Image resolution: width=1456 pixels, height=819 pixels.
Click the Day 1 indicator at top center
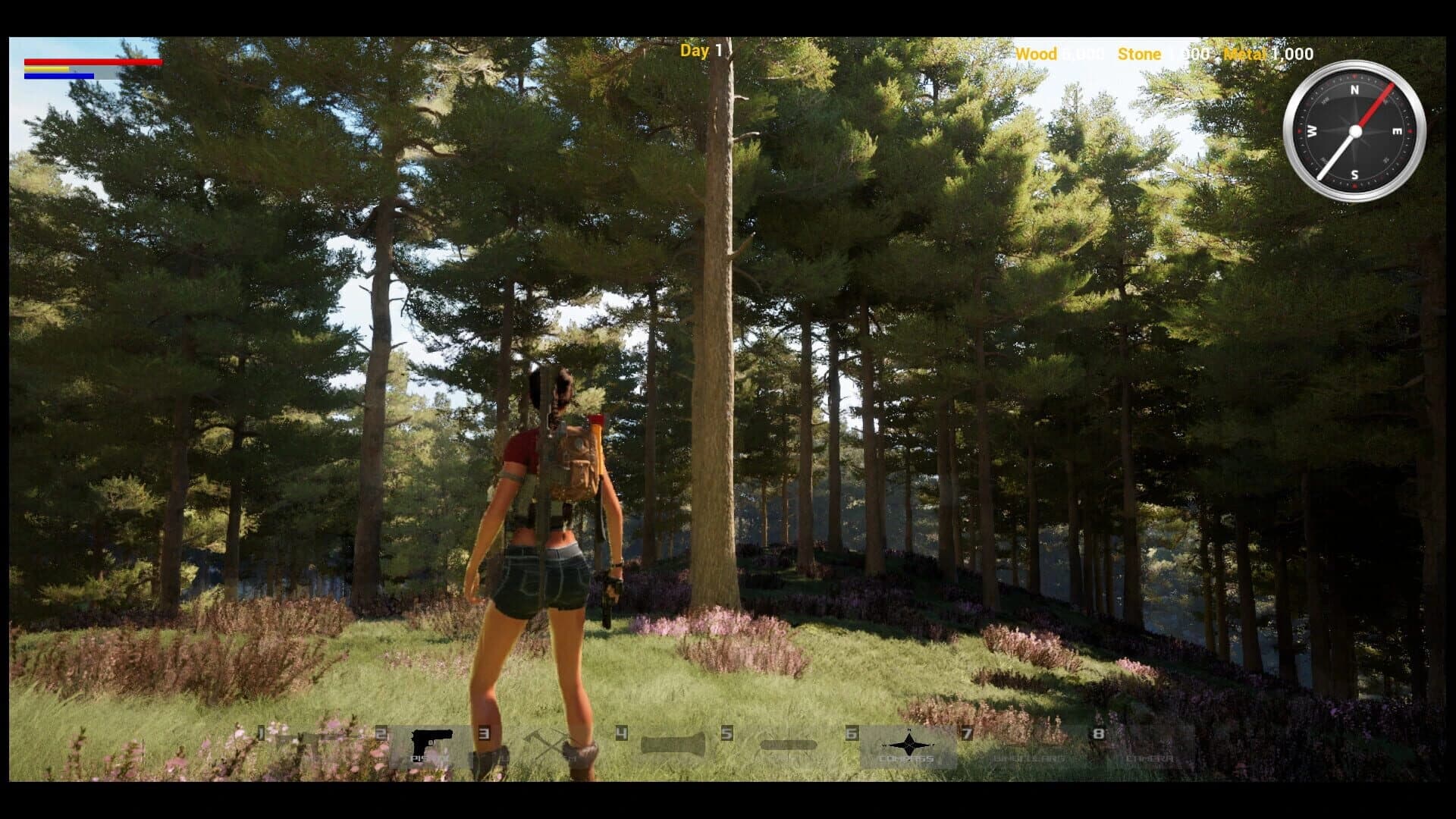pos(700,52)
